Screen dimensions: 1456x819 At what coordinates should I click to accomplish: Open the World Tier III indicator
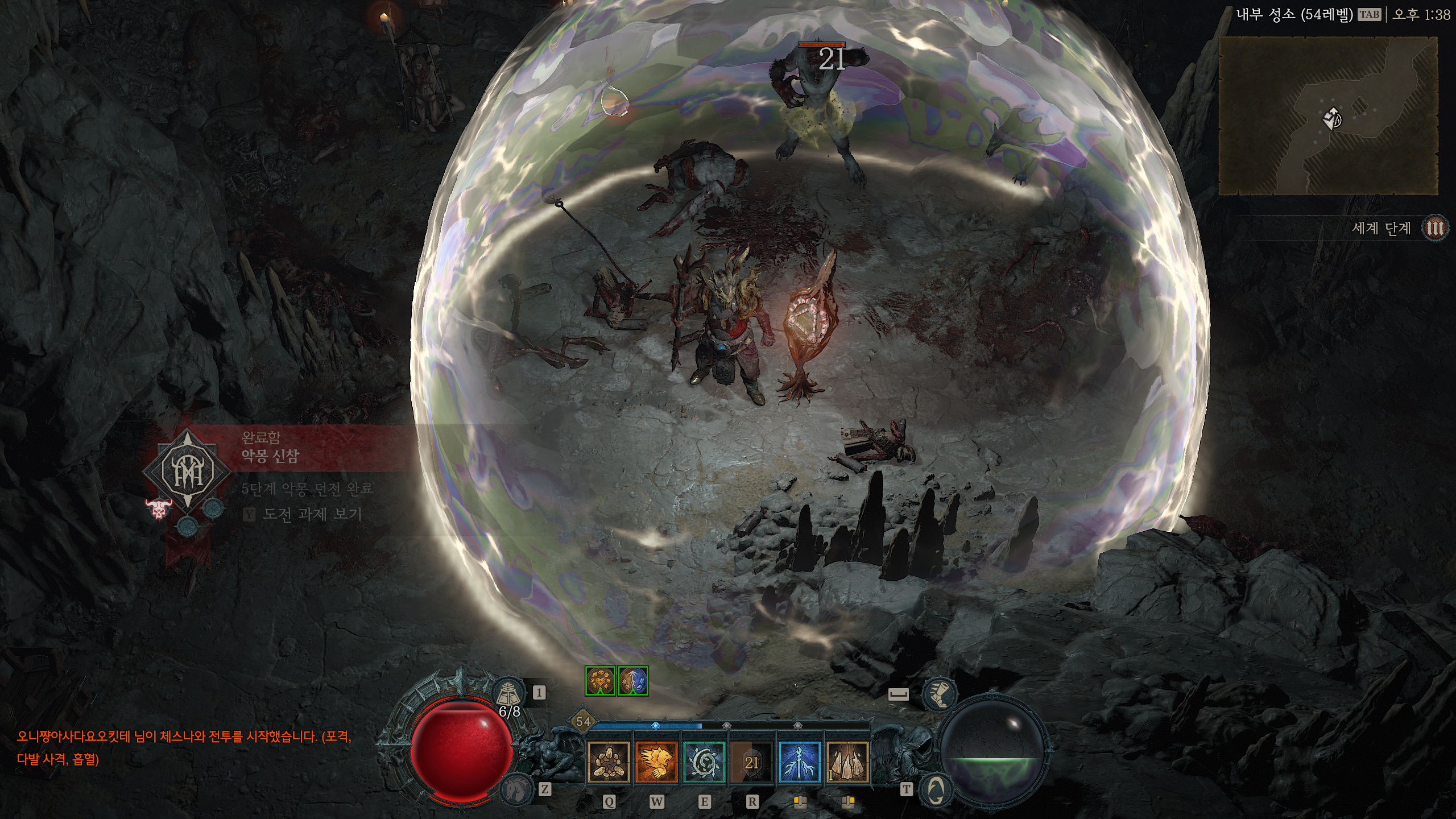(1434, 229)
